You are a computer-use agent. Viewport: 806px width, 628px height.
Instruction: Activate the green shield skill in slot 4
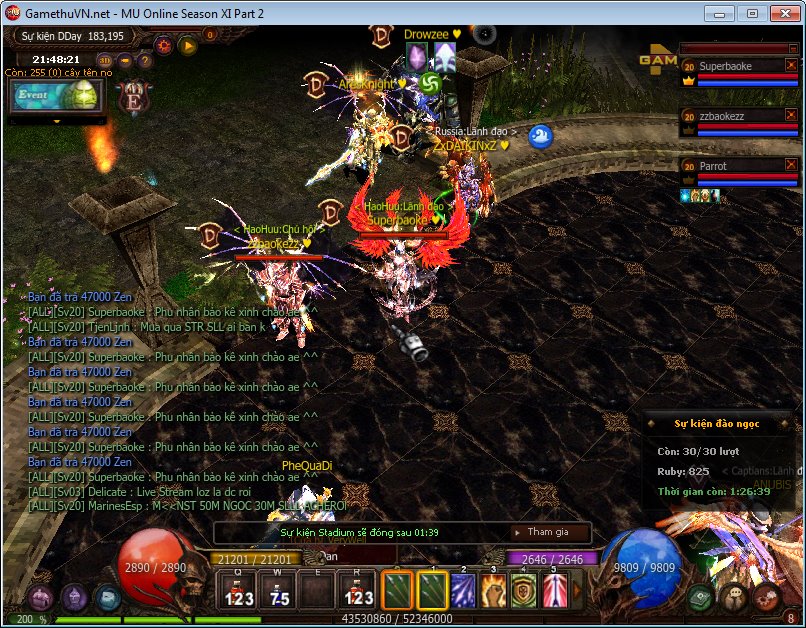pos(525,591)
